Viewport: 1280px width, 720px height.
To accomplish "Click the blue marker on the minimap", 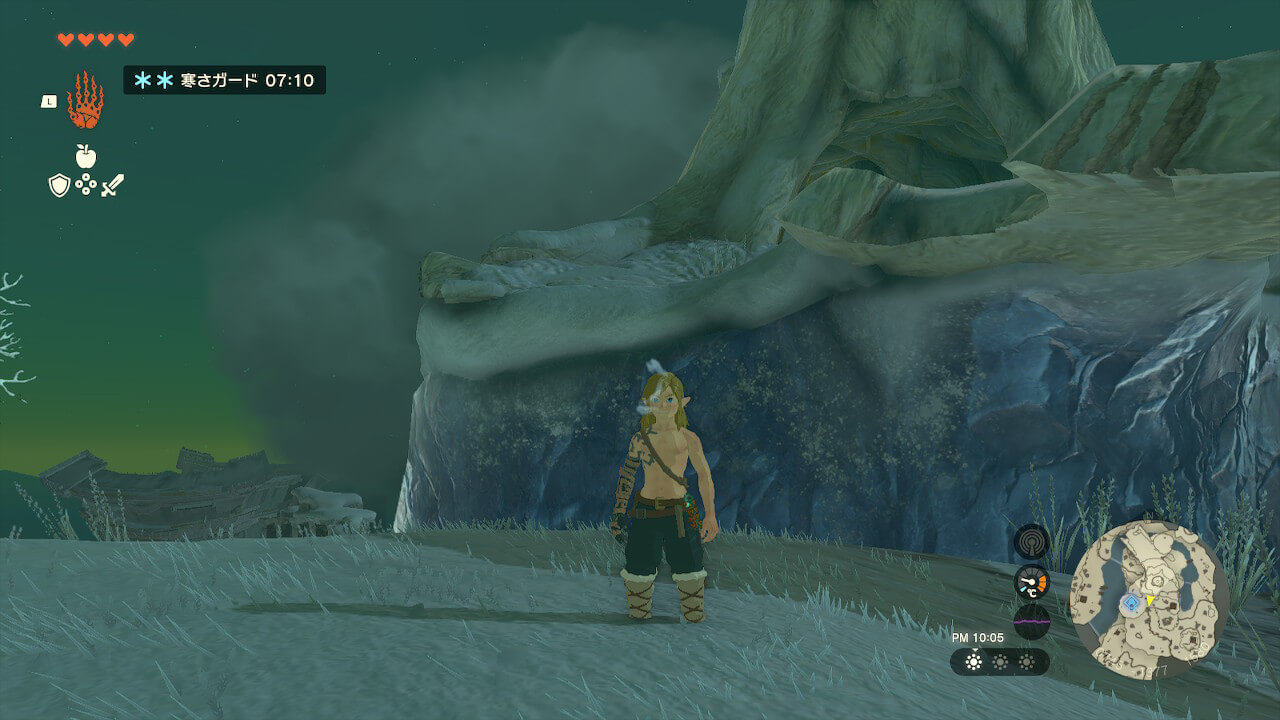I will [x=1131, y=602].
